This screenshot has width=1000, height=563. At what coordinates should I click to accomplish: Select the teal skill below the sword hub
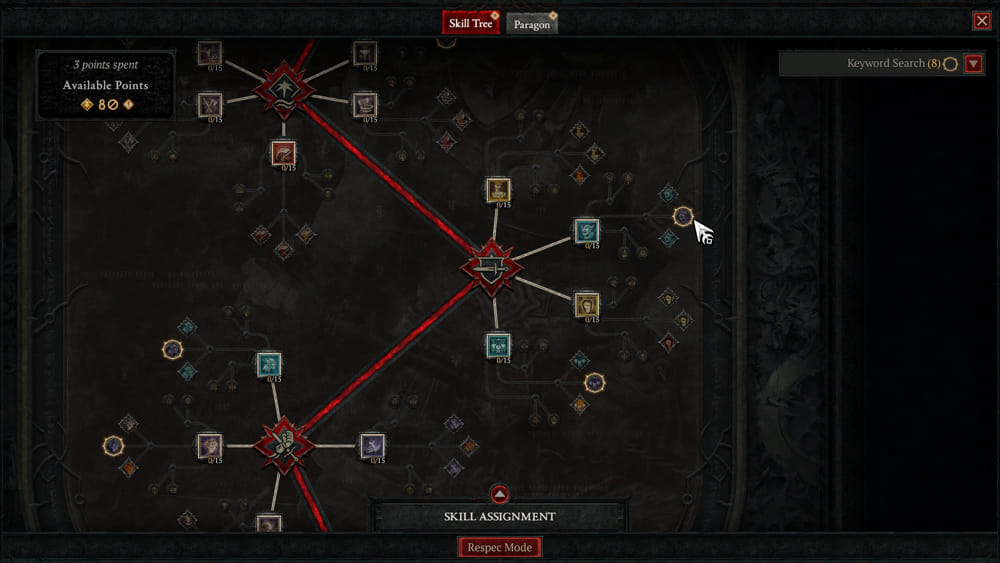(x=498, y=345)
